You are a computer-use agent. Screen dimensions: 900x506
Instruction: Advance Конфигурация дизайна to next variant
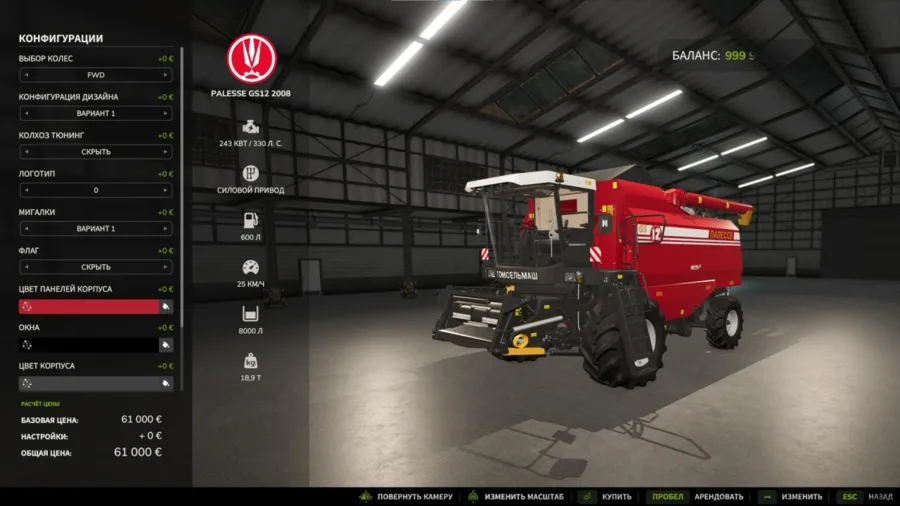click(166, 113)
